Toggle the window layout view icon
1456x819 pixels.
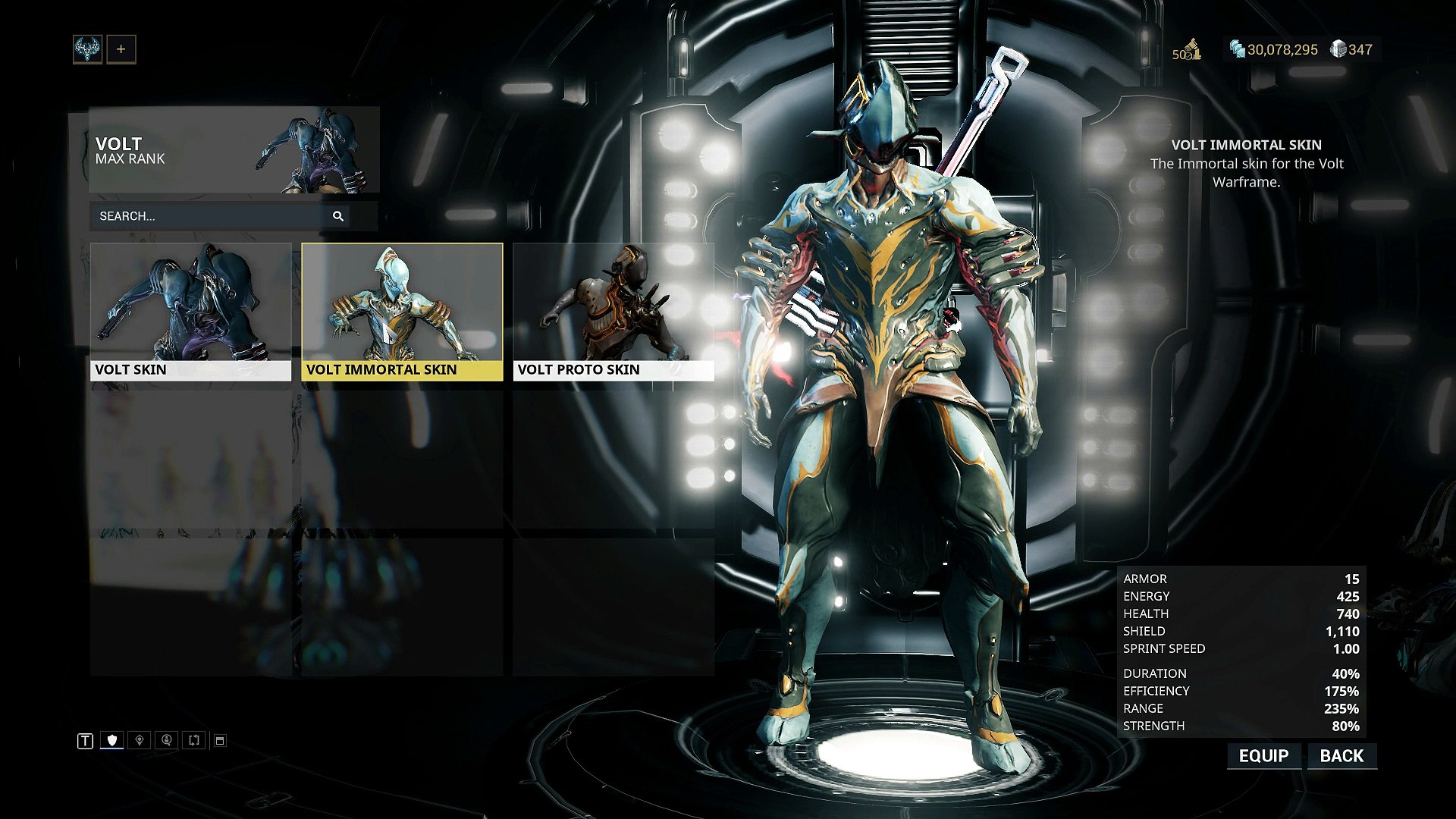(220, 740)
